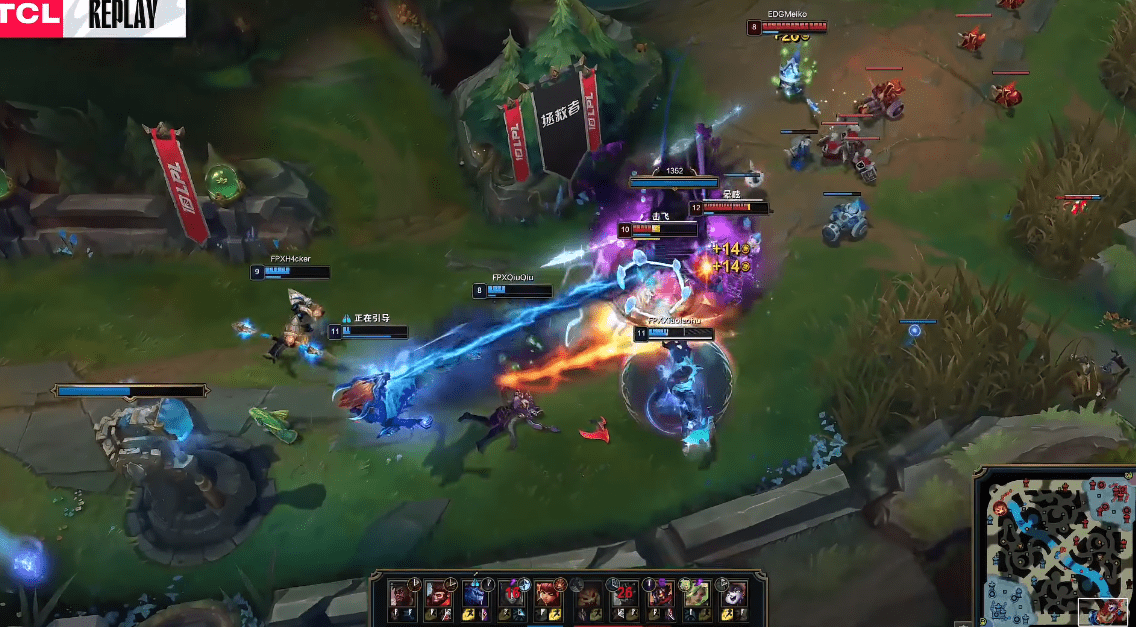Select the blue dragon champion portrait
This screenshot has width=1136, height=627.
[x=476, y=593]
